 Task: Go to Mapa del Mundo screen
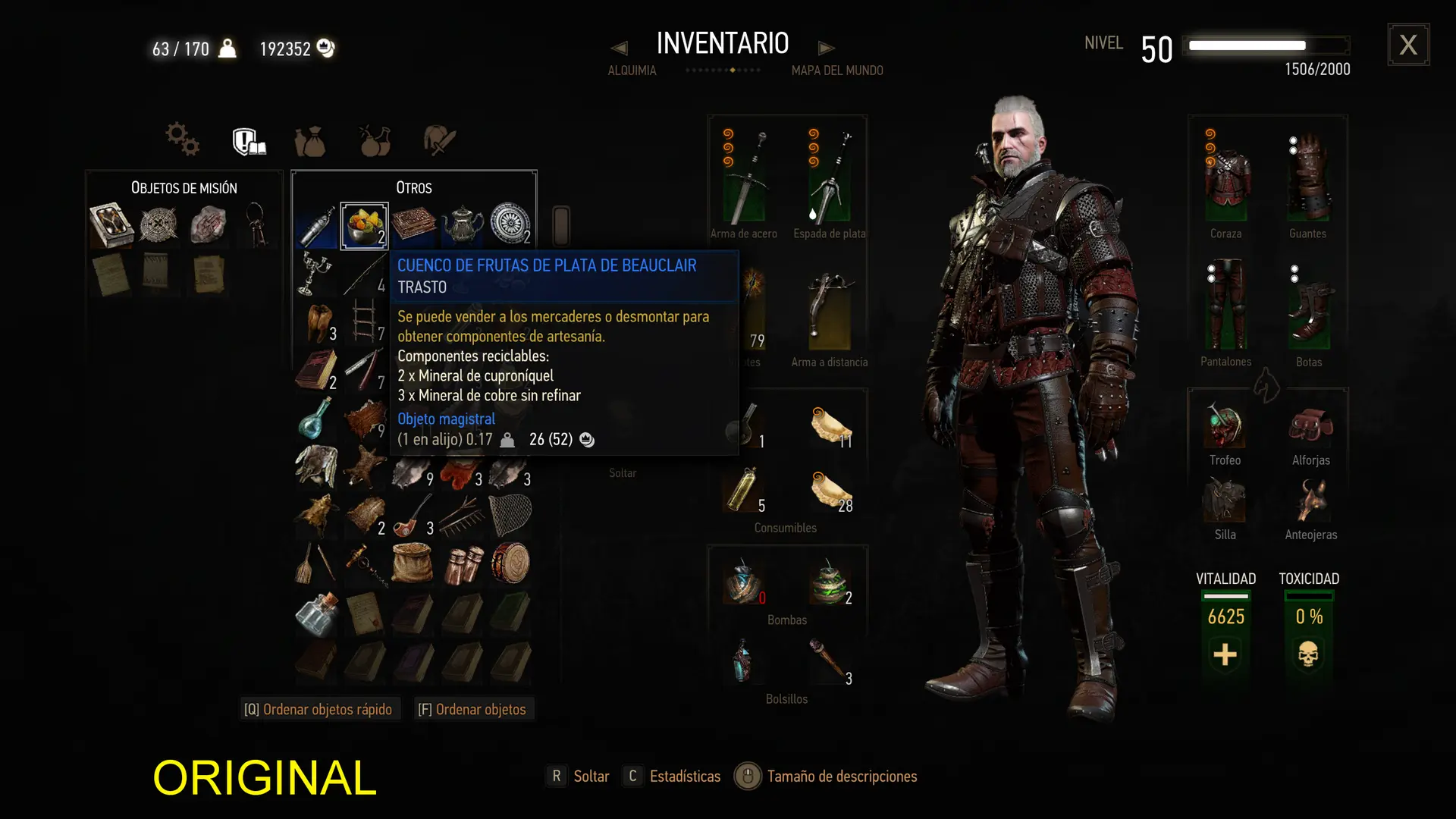click(836, 71)
